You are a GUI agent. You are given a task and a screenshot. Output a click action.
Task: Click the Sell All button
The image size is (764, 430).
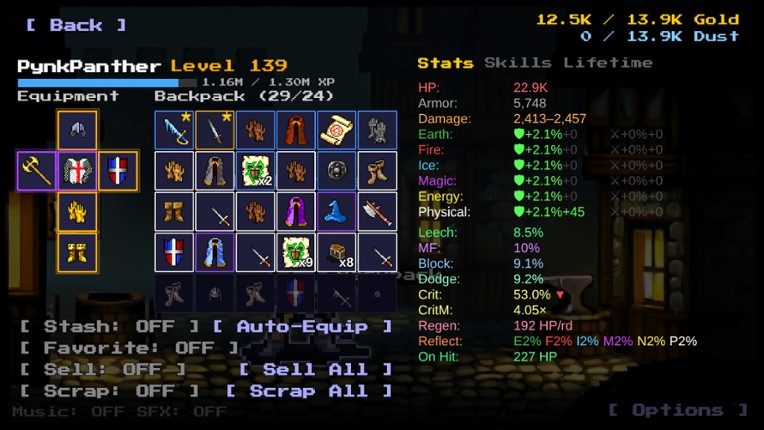point(315,369)
